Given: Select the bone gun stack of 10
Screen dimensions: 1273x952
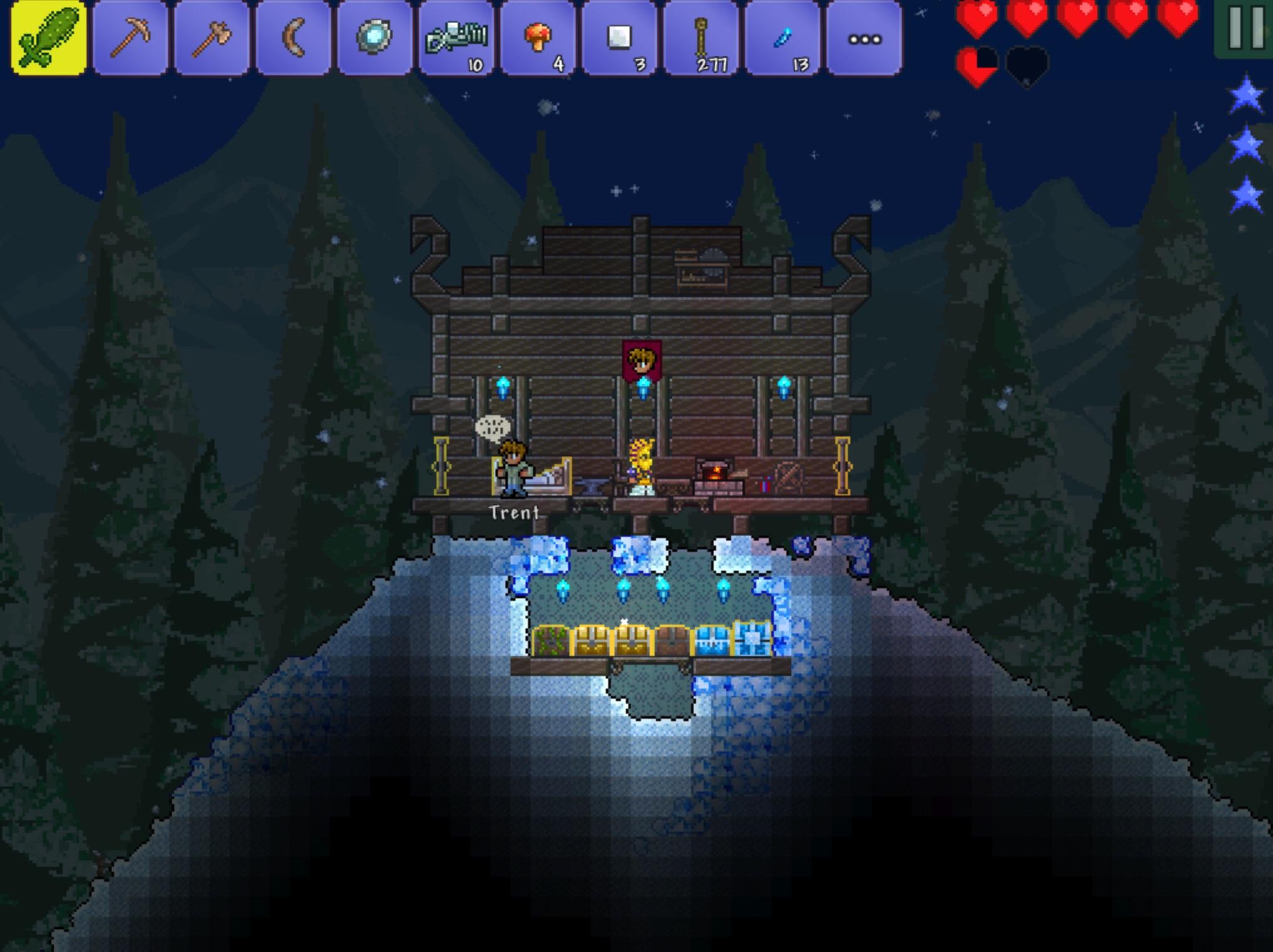Looking at the screenshot, I should pyautogui.click(x=457, y=38).
